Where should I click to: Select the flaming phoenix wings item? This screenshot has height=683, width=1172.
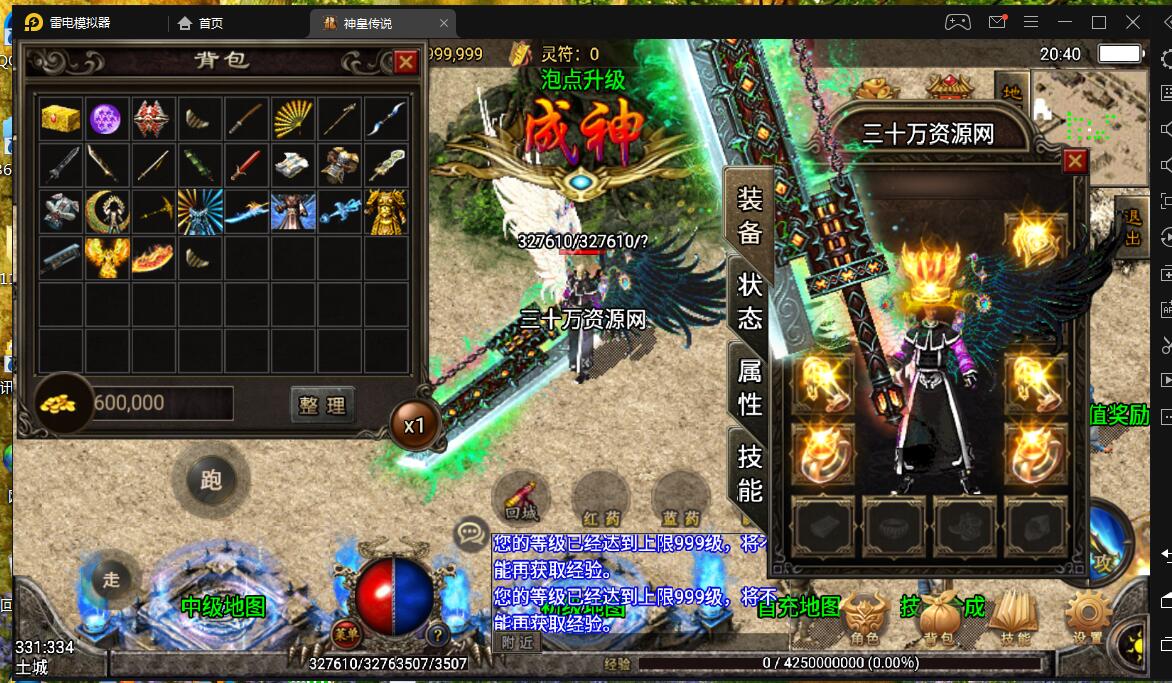(107, 258)
